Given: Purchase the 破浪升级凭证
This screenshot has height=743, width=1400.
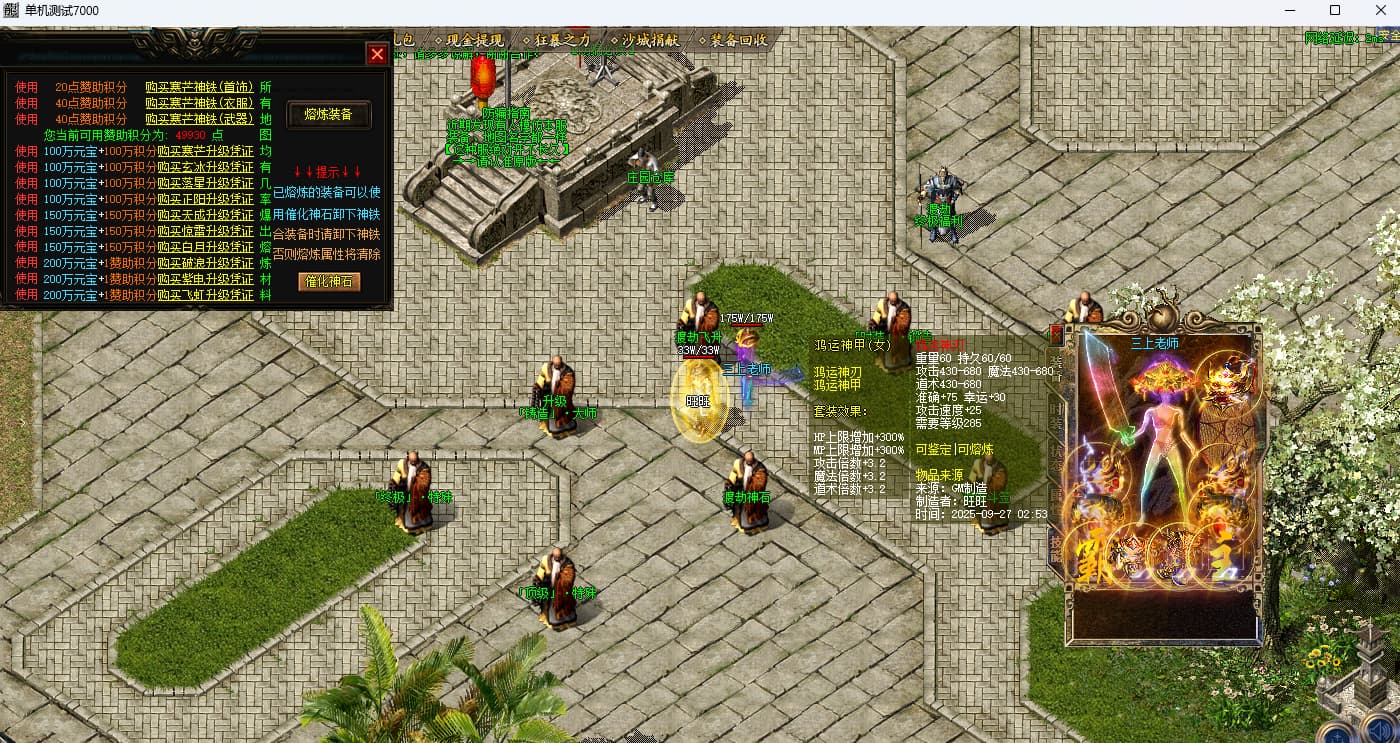Looking at the screenshot, I should pos(205,263).
